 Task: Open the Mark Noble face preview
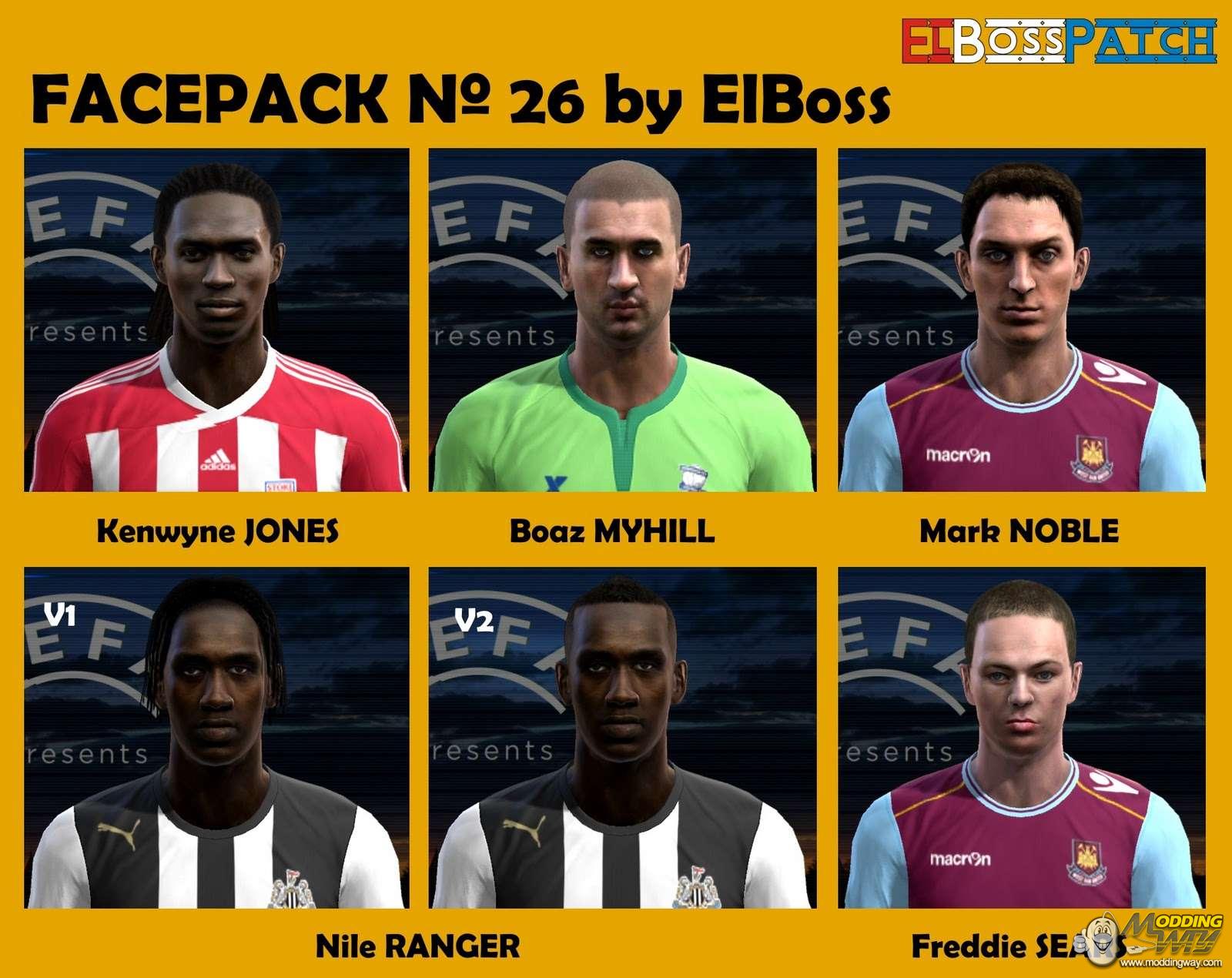point(1022,320)
